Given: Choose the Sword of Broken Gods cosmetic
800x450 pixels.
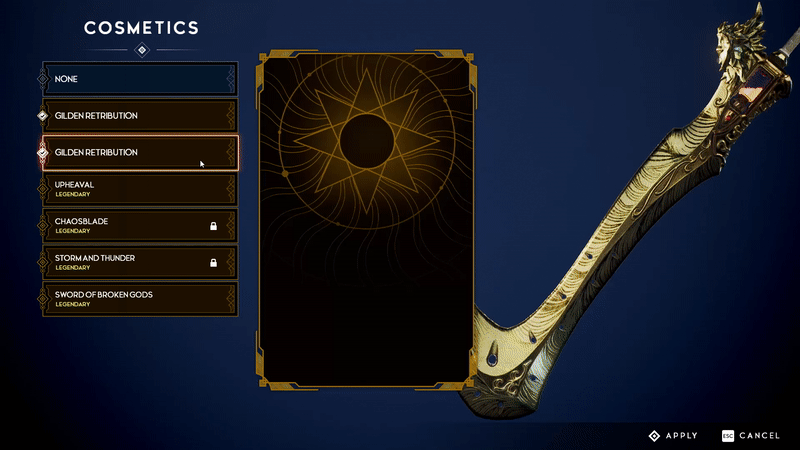Looking at the screenshot, I should 138,298.
